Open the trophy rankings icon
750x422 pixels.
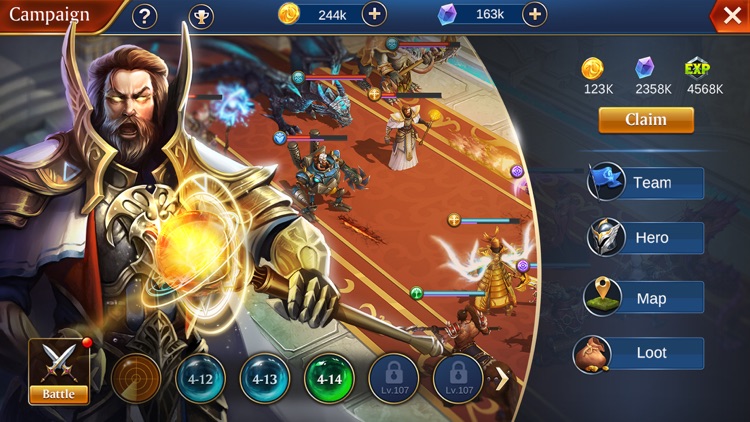(201, 16)
